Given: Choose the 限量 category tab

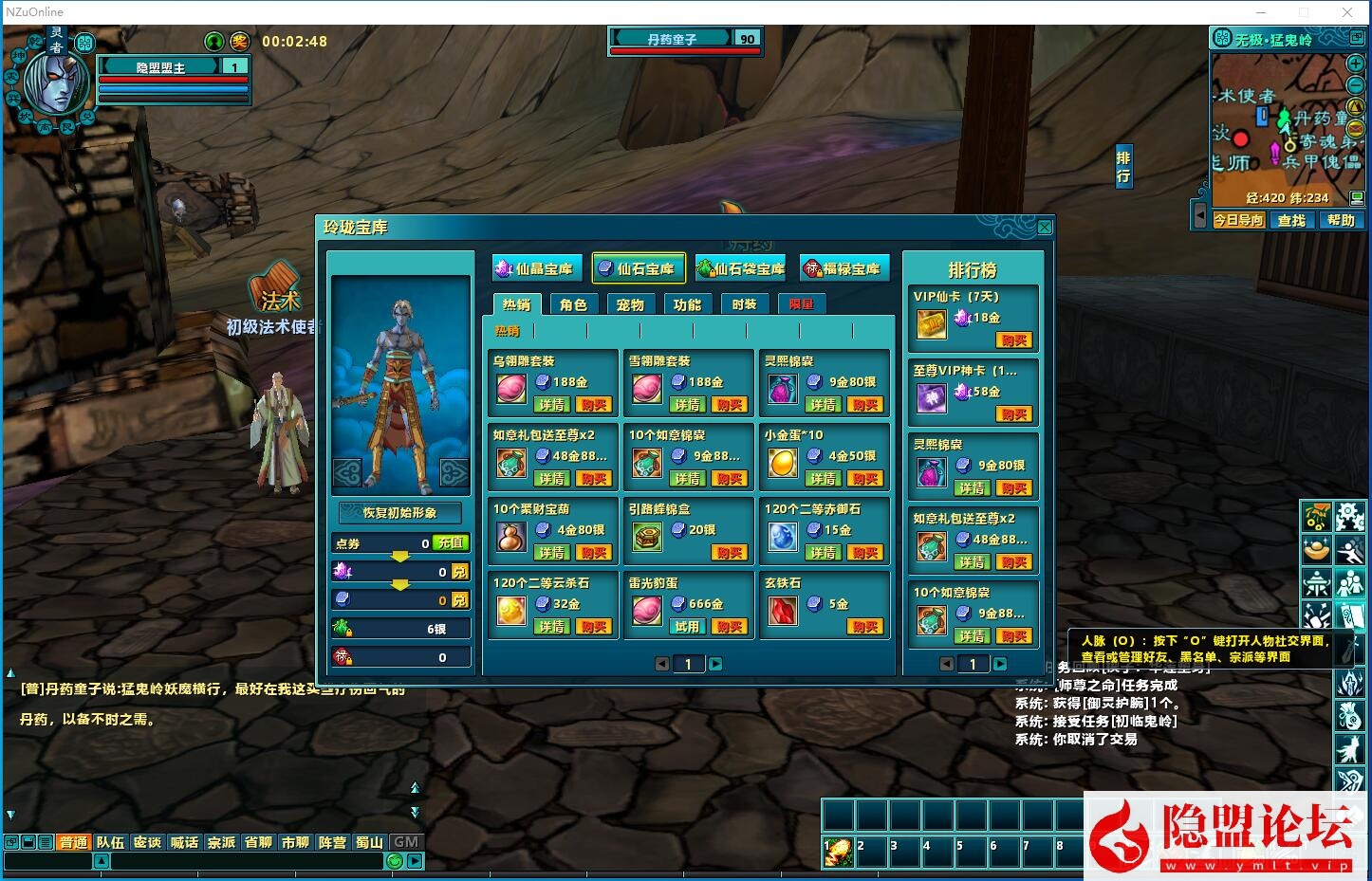Looking at the screenshot, I should pos(801,304).
